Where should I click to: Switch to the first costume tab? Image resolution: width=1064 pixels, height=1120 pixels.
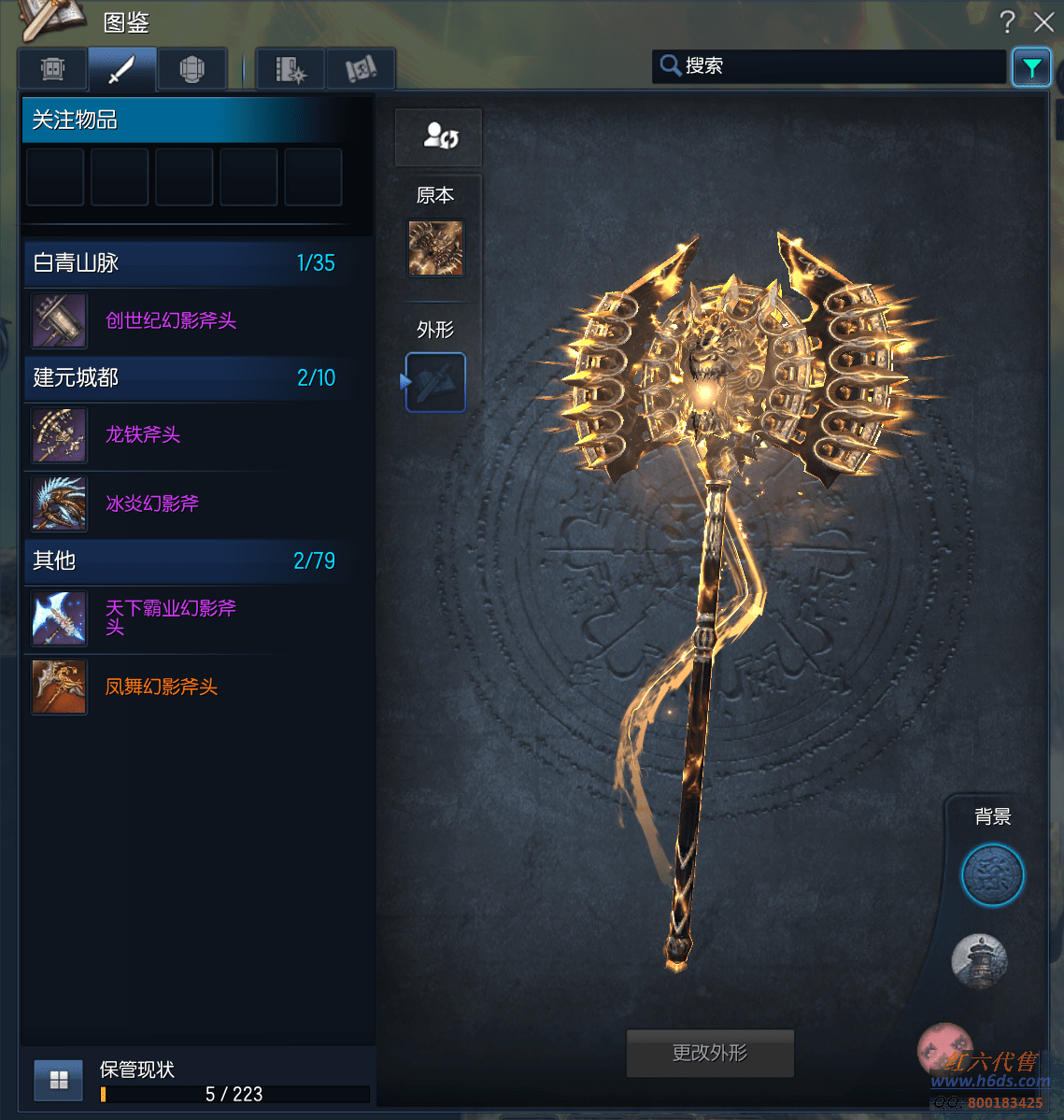[x=53, y=69]
